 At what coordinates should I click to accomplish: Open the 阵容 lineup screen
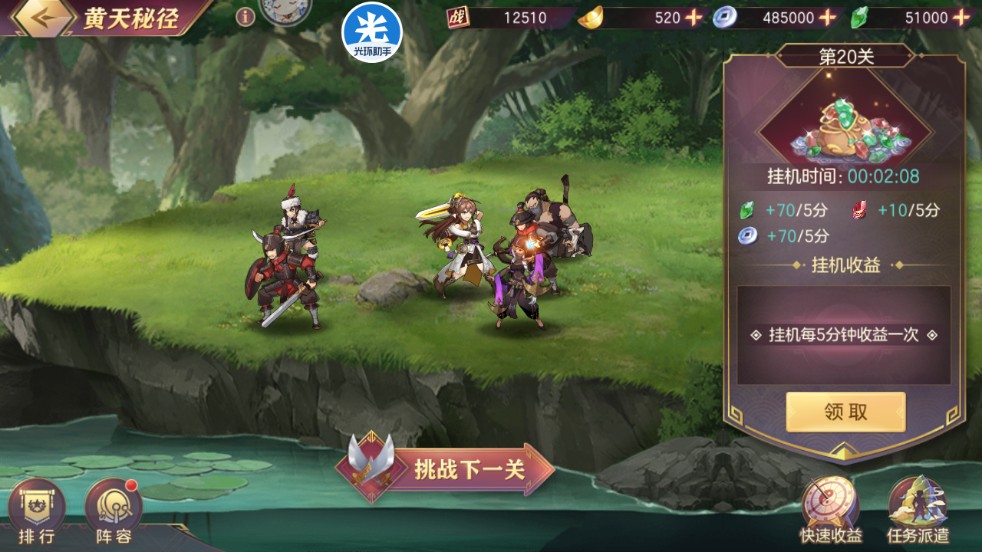pyautogui.click(x=114, y=510)
